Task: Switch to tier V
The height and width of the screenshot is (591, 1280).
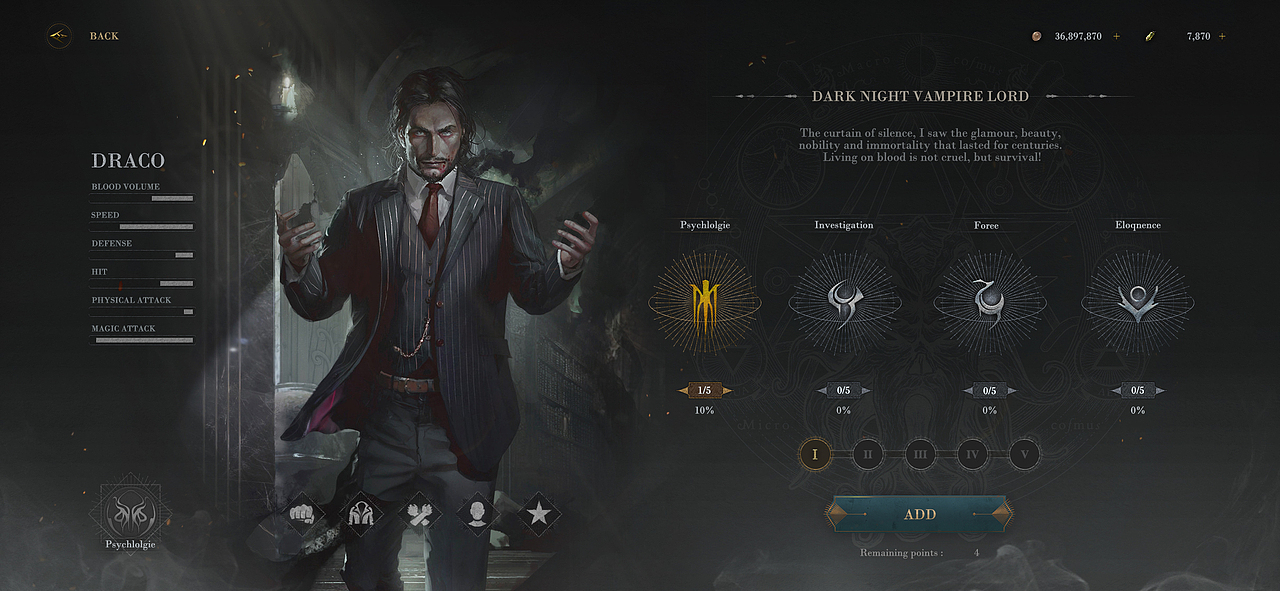Action: coord(1024,455)
